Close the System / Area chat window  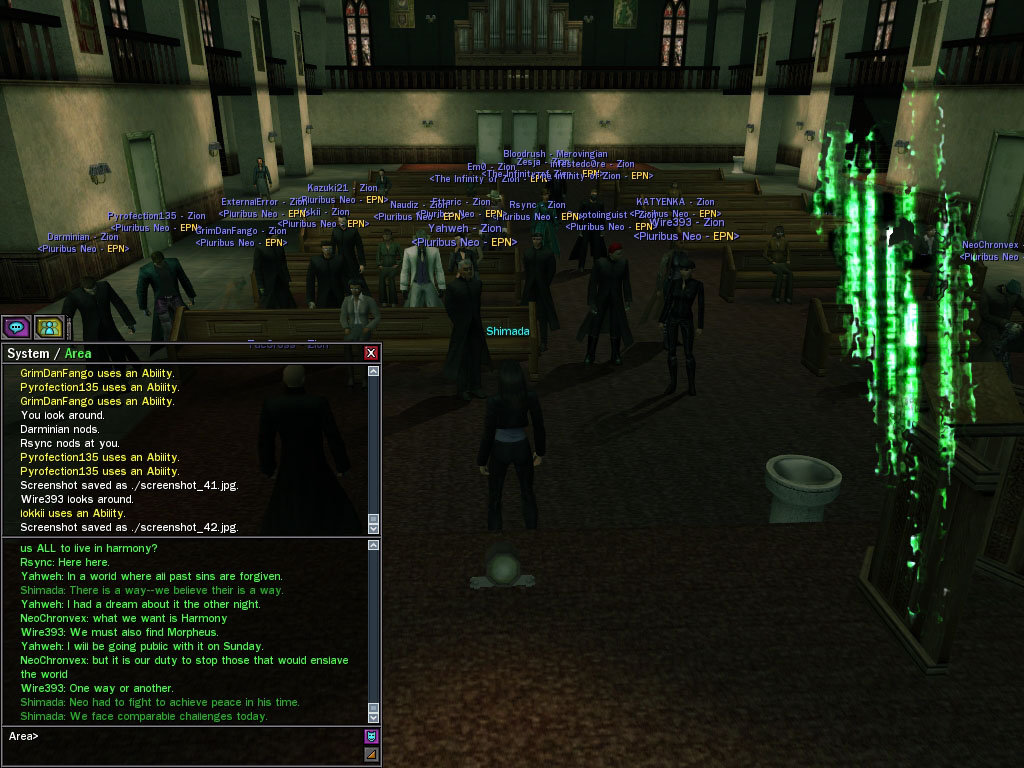click(x=371, y=353)
